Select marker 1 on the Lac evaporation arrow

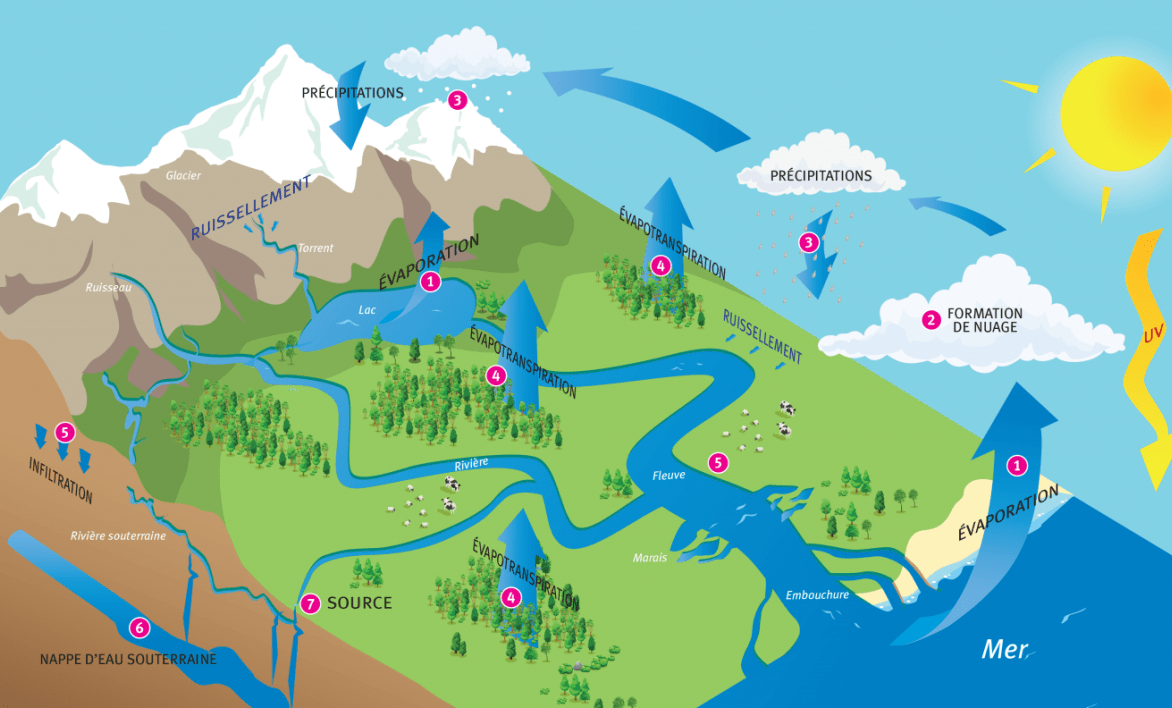coord(431,282)
